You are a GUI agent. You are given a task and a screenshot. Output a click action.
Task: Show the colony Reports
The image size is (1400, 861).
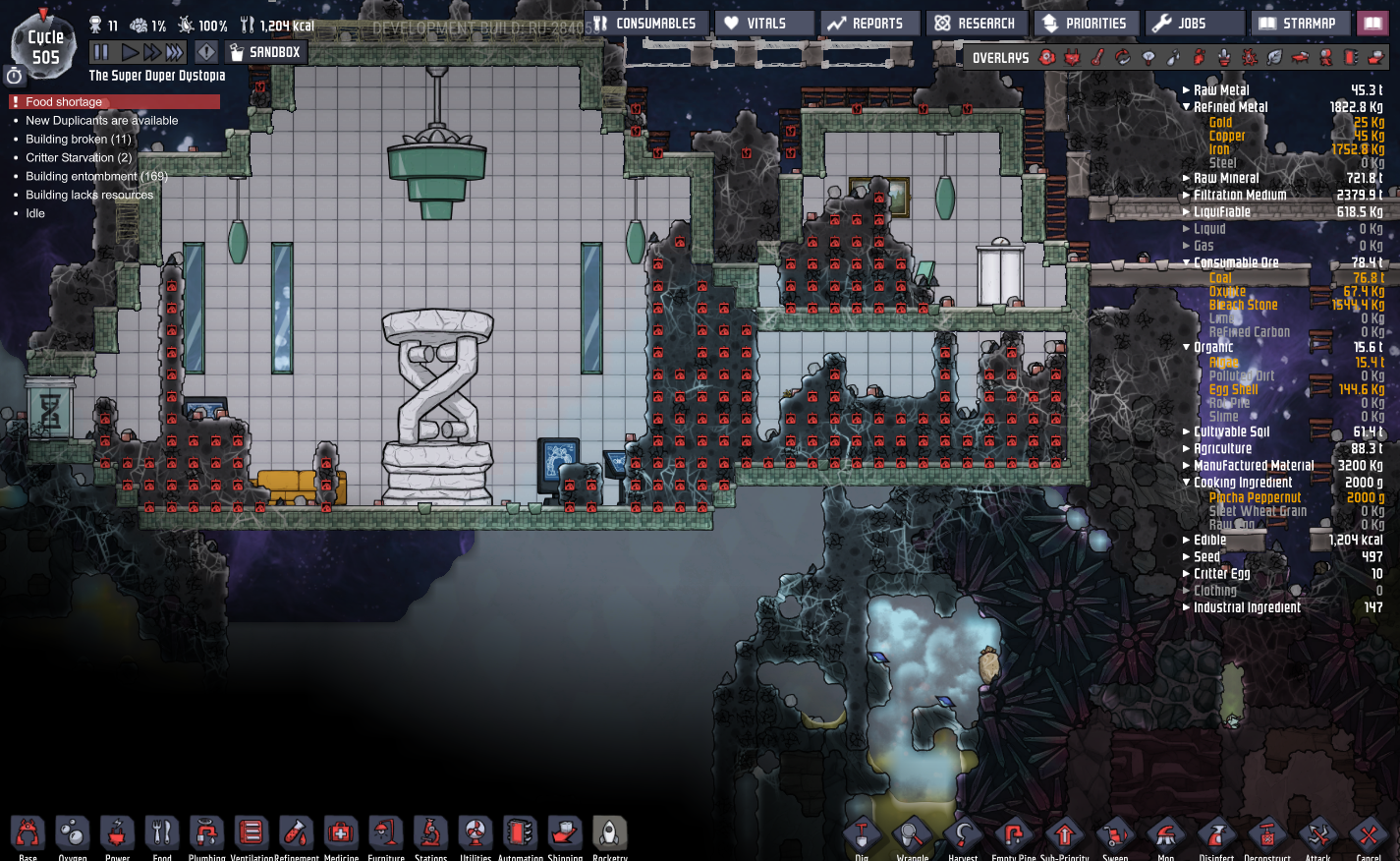[x=869, y=24]
